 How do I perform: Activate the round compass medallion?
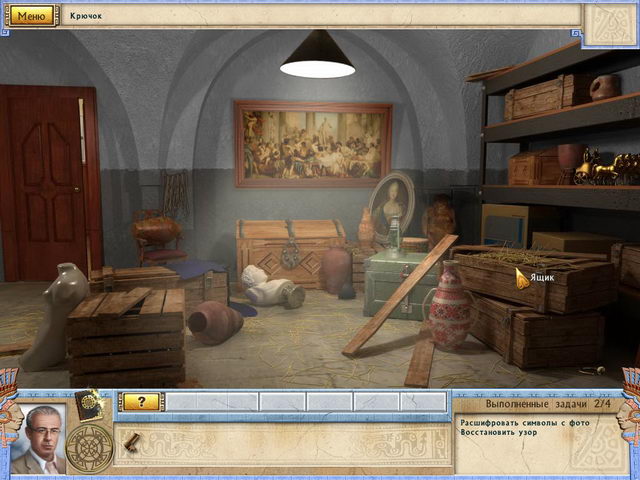click(x=89, y=444)
